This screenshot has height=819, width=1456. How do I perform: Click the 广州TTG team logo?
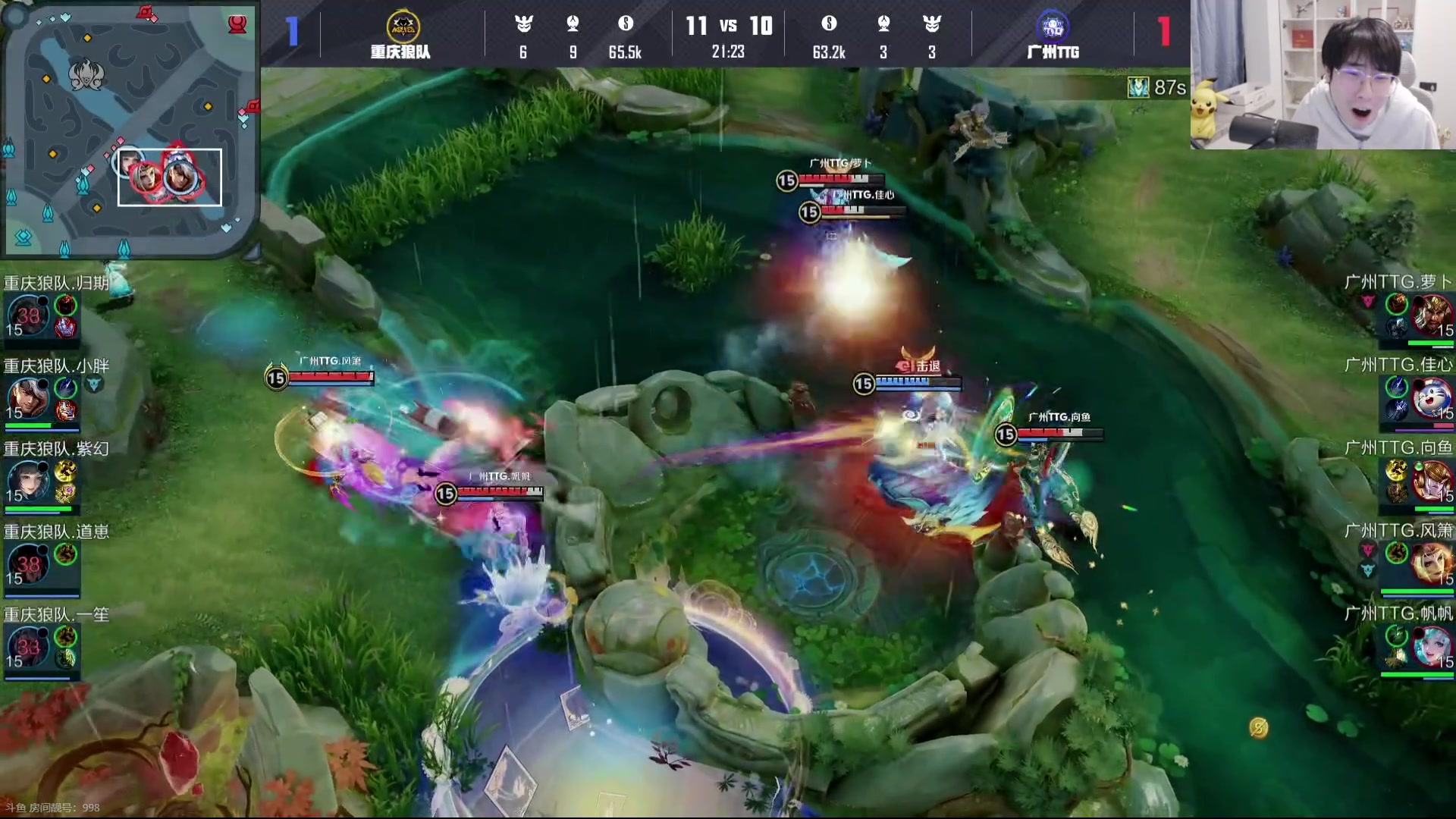click(1053, 27)
